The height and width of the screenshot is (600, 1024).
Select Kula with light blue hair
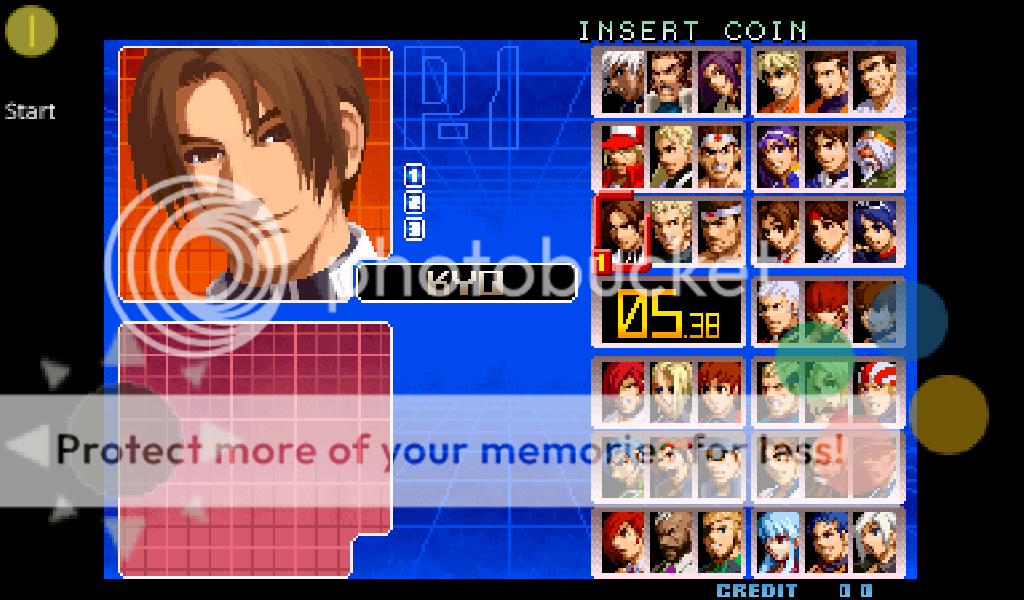779,541
